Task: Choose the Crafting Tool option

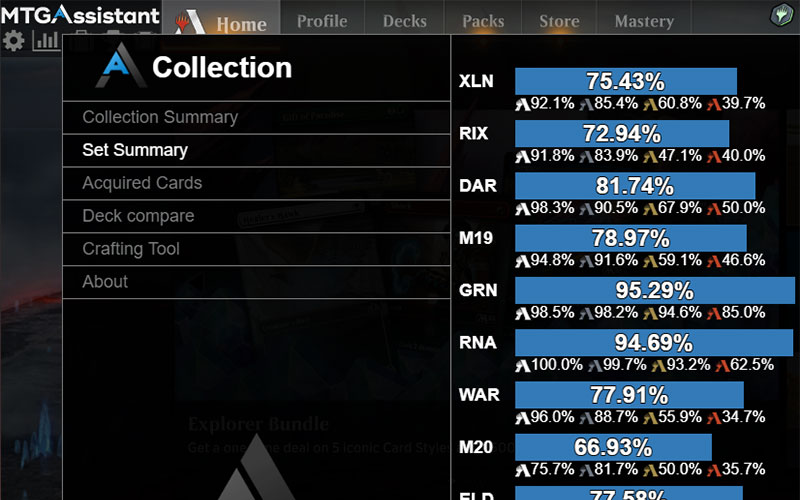Action: (131, 249)
